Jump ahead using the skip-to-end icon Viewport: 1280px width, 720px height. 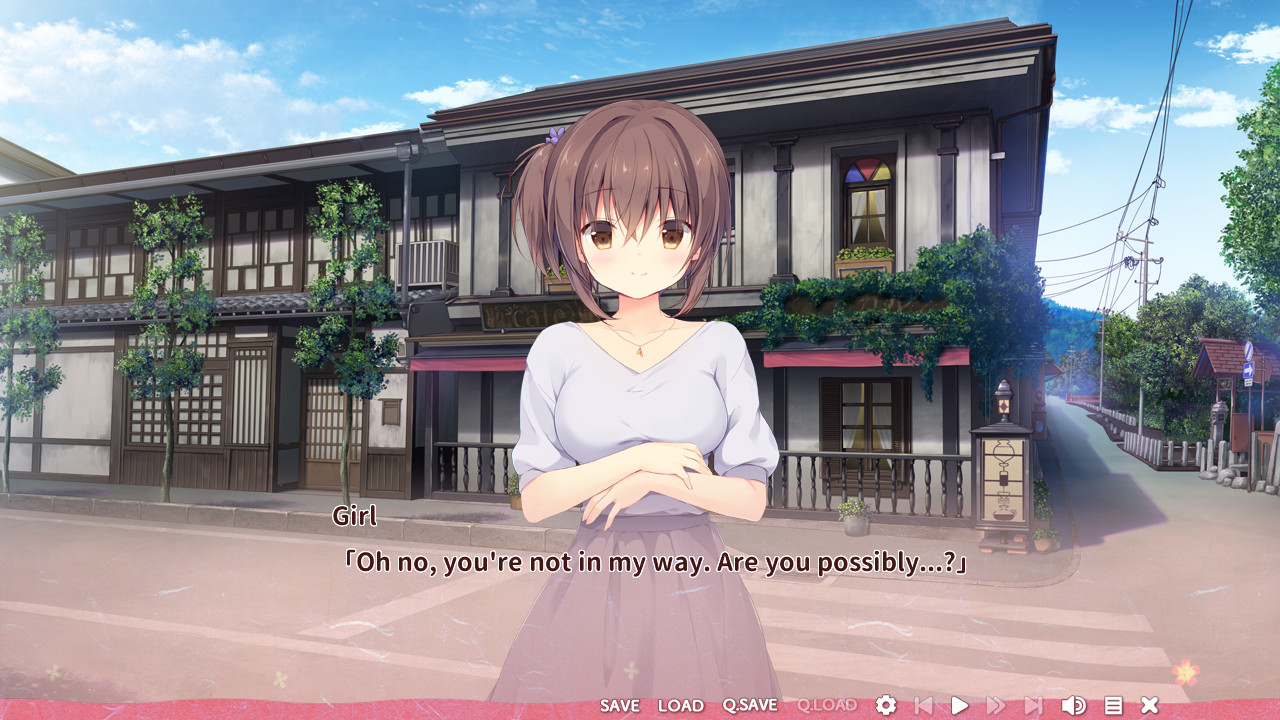tap(1030, 706)
